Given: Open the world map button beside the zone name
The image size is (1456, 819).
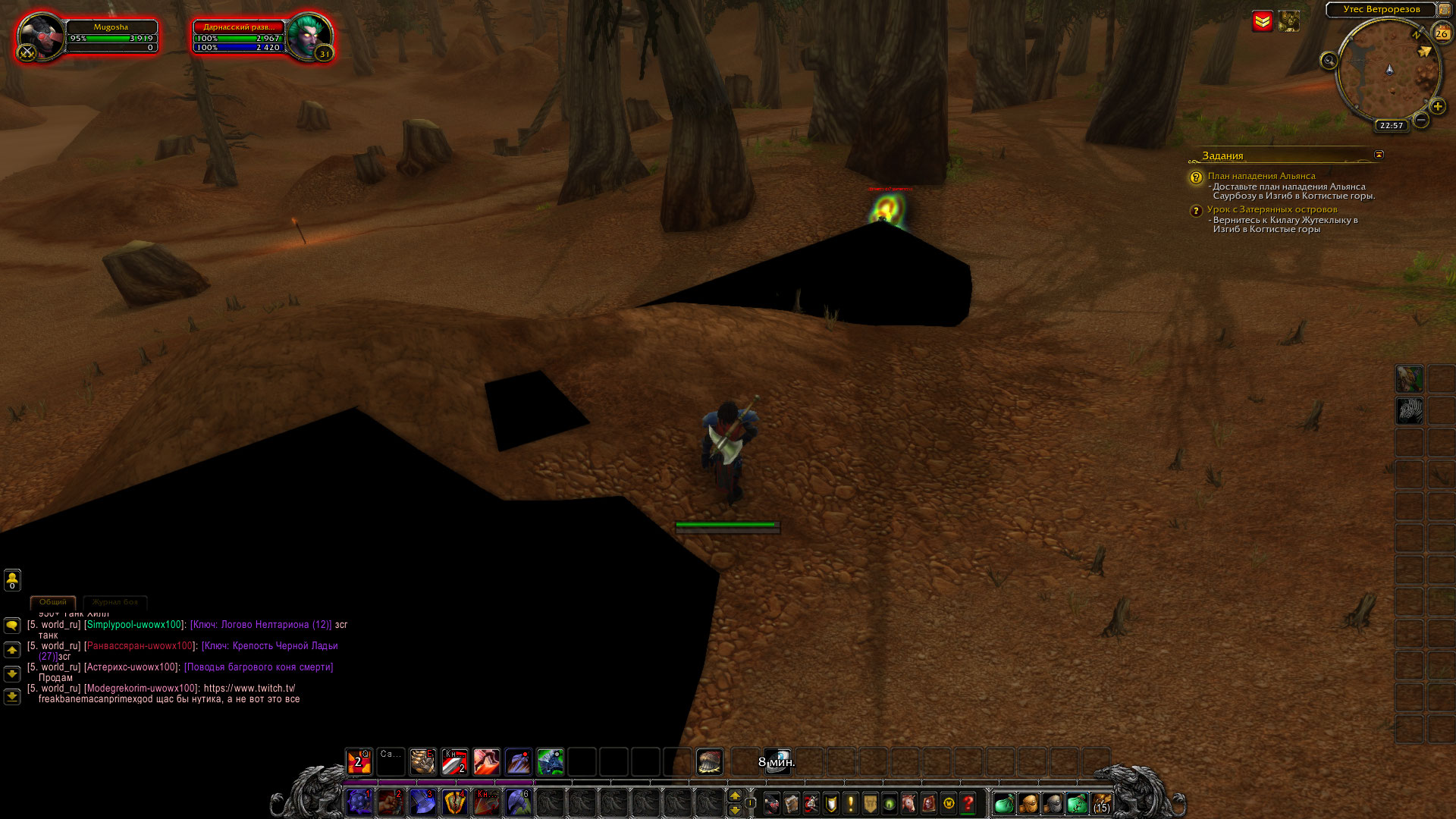Looking at the screenshot, I should 1445,10.
